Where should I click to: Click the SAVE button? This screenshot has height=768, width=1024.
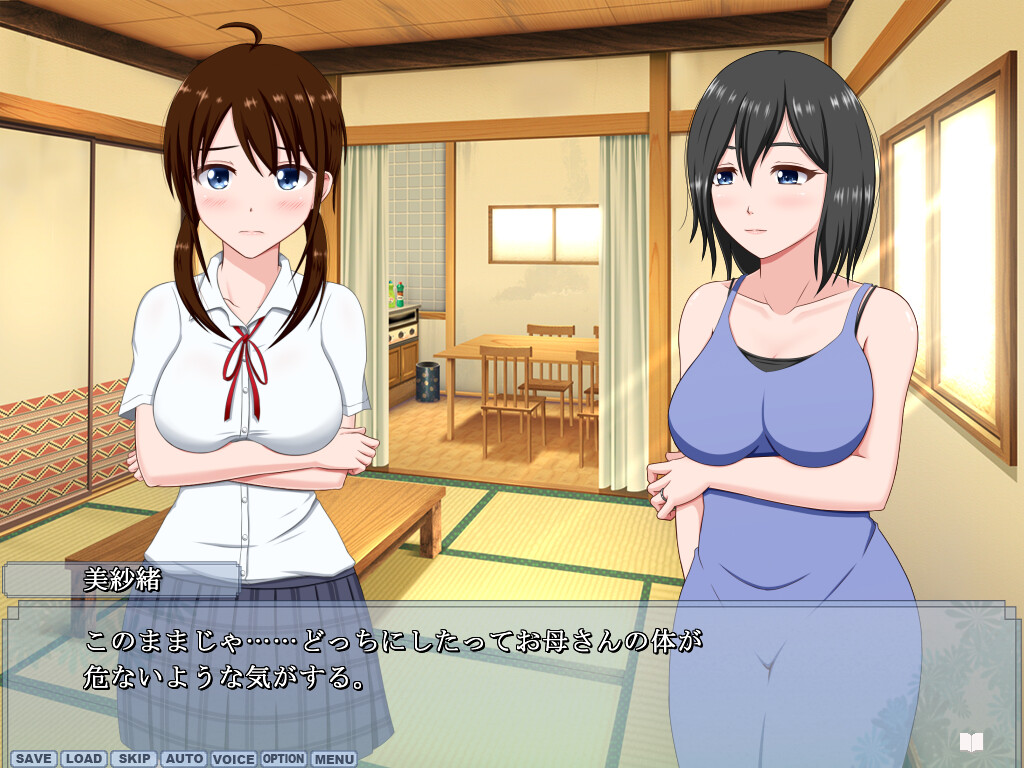pos(34,759)
